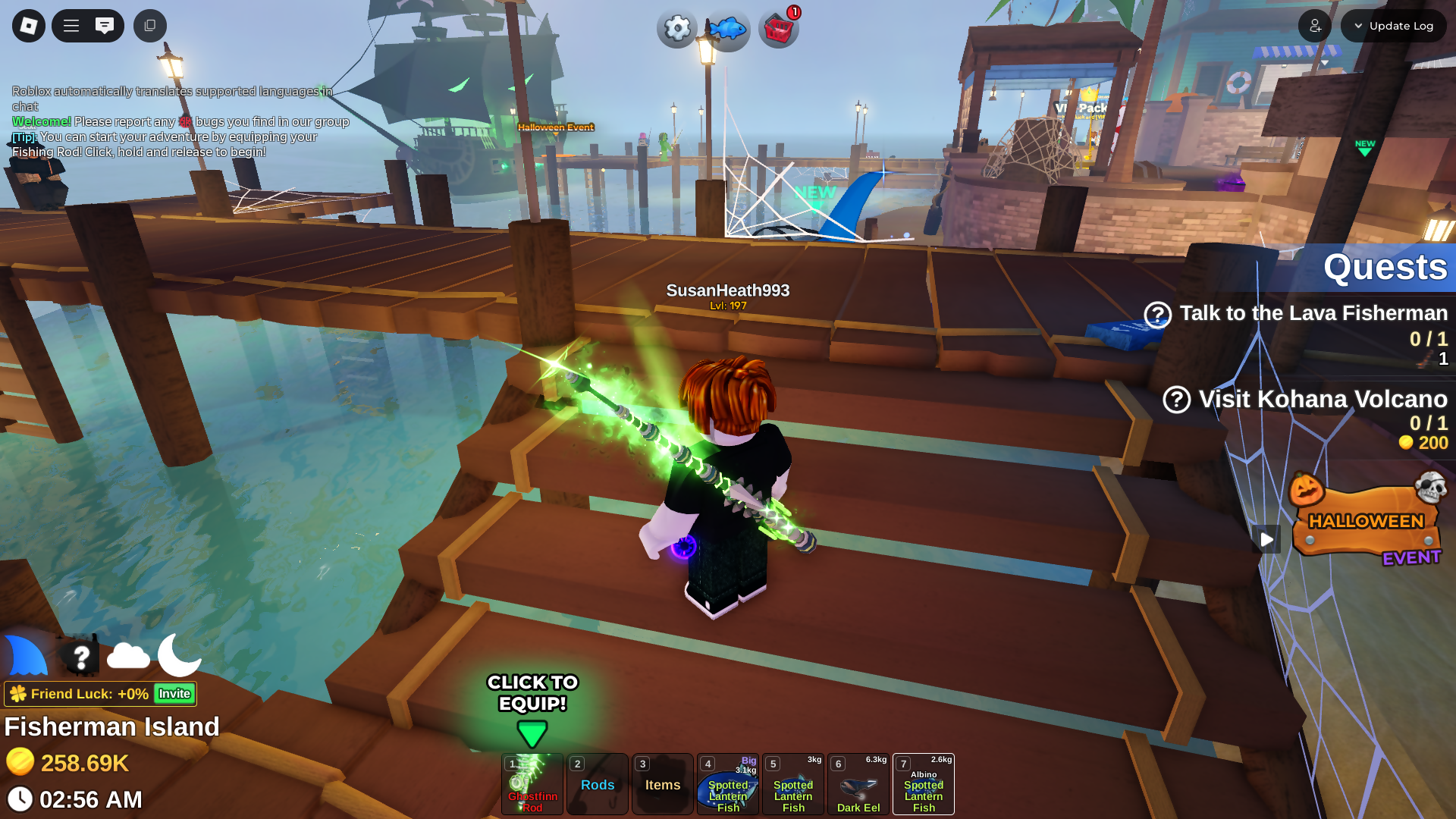Select the Big Spotted Lantern Fish slot
The height and width of the screenshot is (819, 1456).
728,784
